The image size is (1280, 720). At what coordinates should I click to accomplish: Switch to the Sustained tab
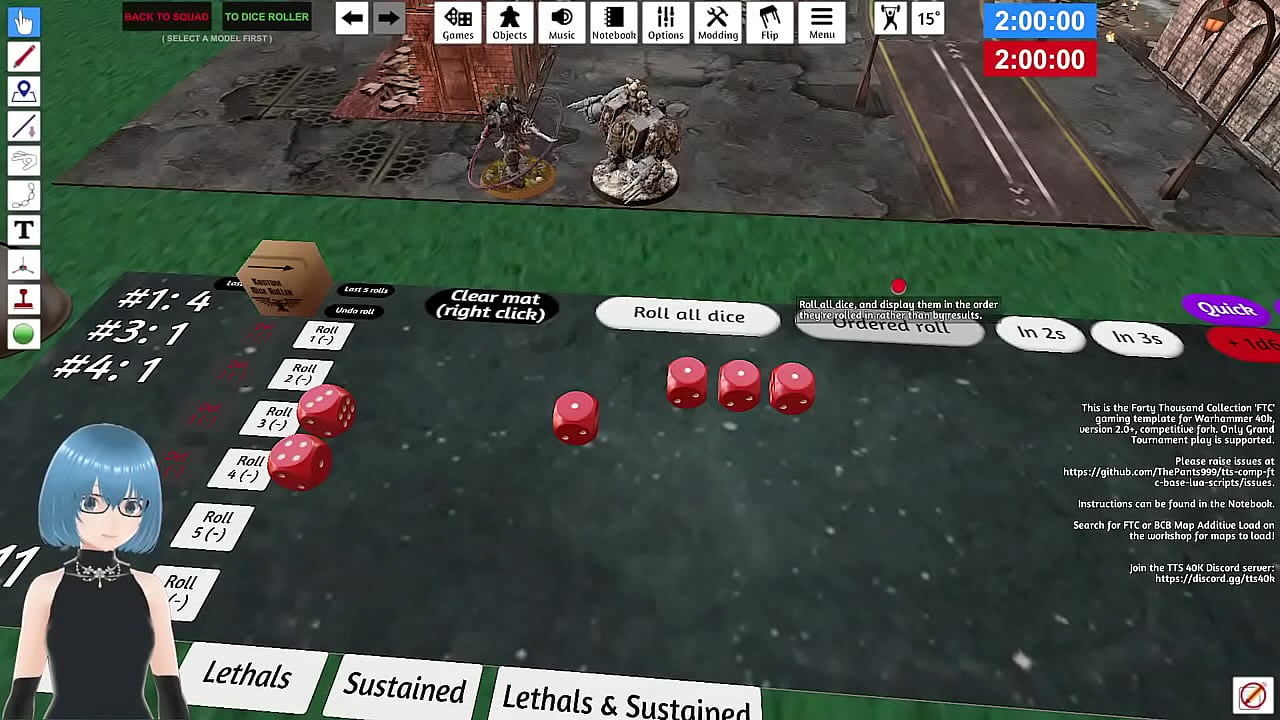click(x=404, y=686)
